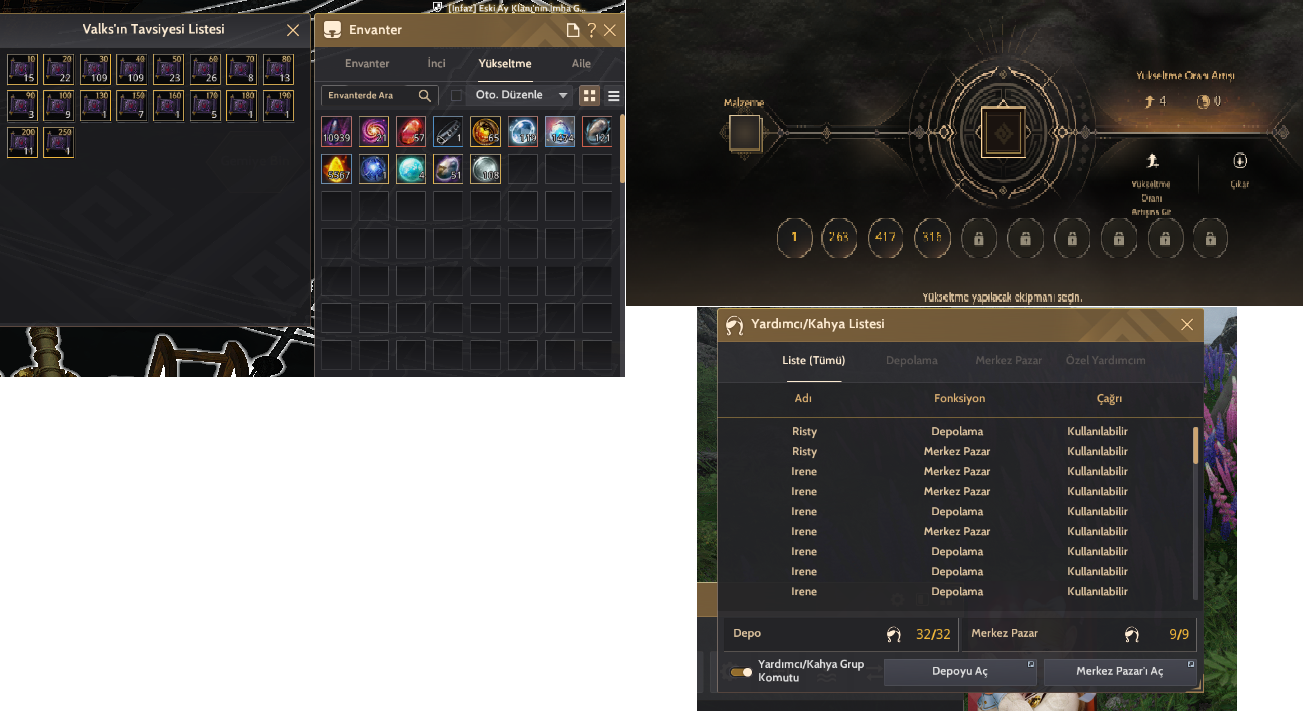Switch inventory to list view layout
Viewport: 1315px width, 720px height.
613,95
